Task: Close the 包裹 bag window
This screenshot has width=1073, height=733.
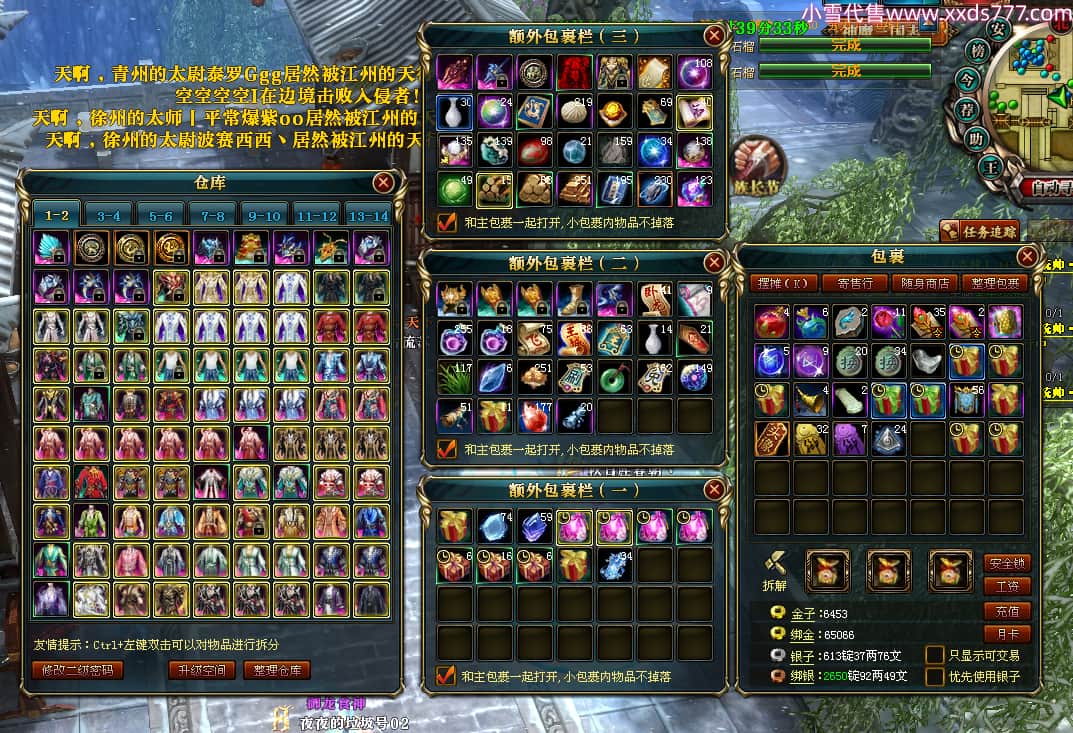Action: [x=1027, y=257]
